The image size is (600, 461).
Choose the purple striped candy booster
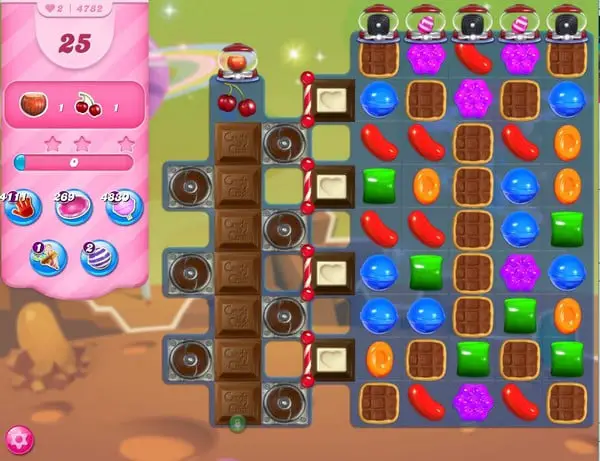point(99,257)
